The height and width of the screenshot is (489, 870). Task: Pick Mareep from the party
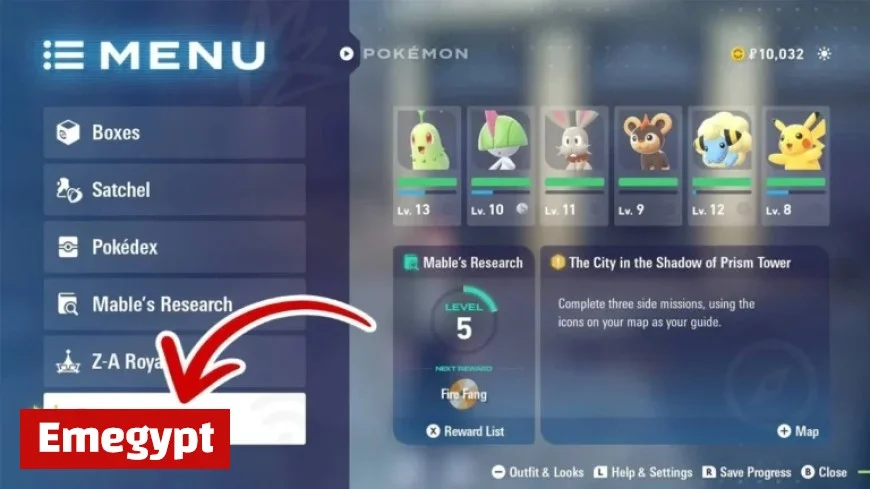(722, 164)
